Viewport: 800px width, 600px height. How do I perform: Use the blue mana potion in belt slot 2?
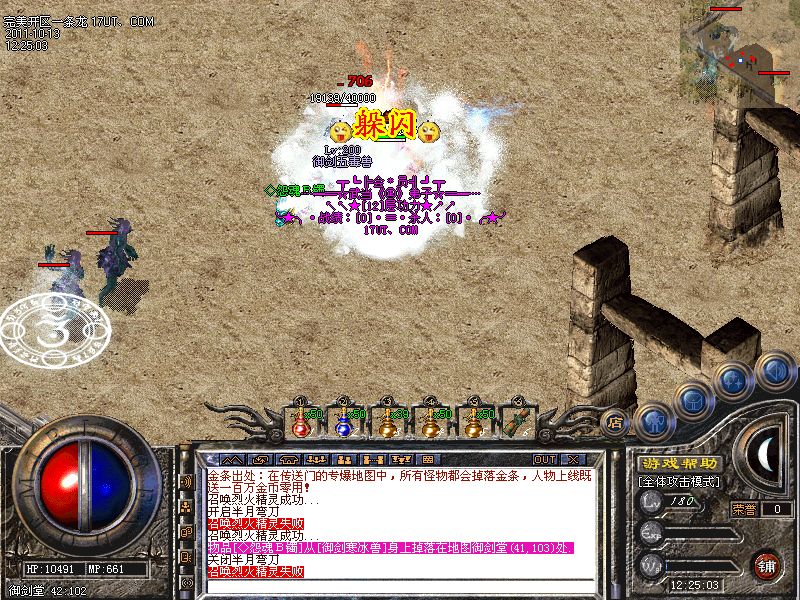coord(344,424)
